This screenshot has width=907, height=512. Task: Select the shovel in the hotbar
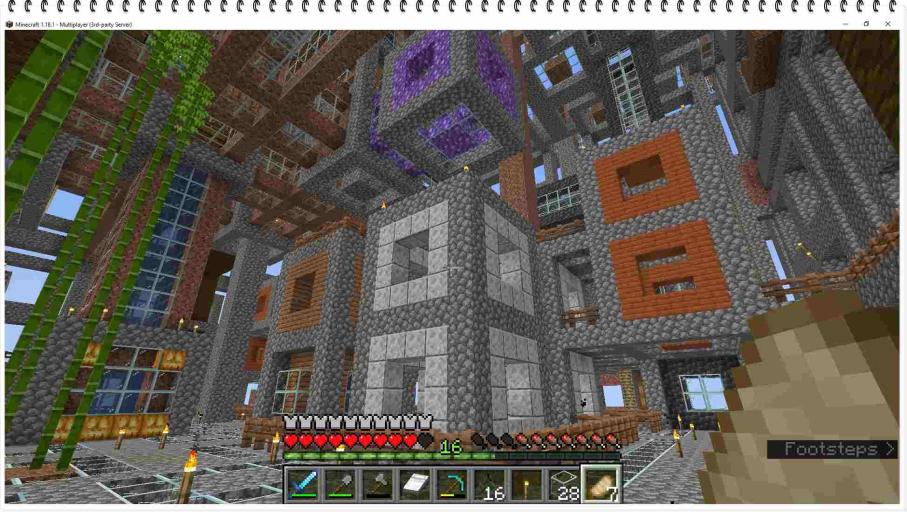point(340,484)
